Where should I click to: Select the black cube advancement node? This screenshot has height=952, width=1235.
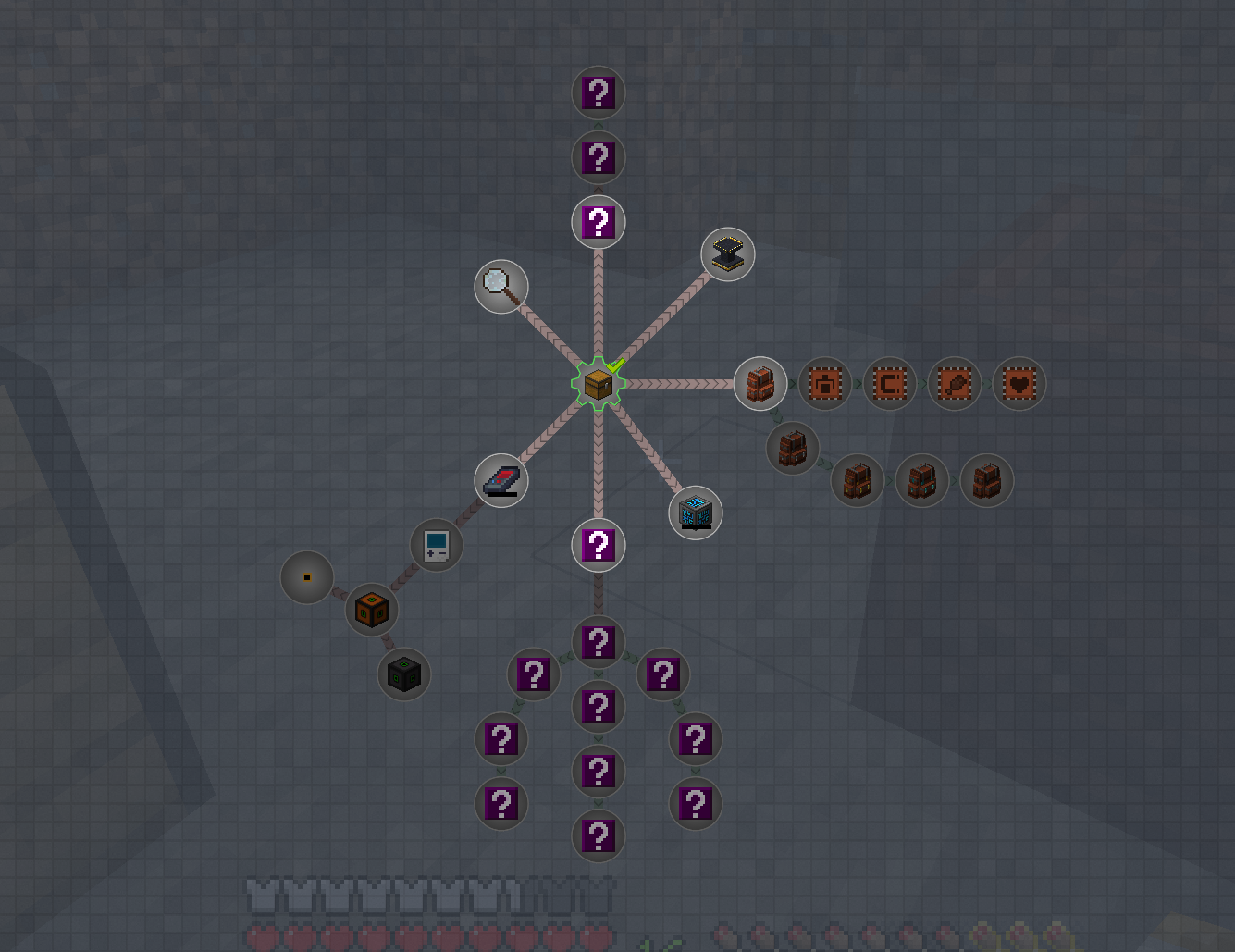click(x=403, y=674)
